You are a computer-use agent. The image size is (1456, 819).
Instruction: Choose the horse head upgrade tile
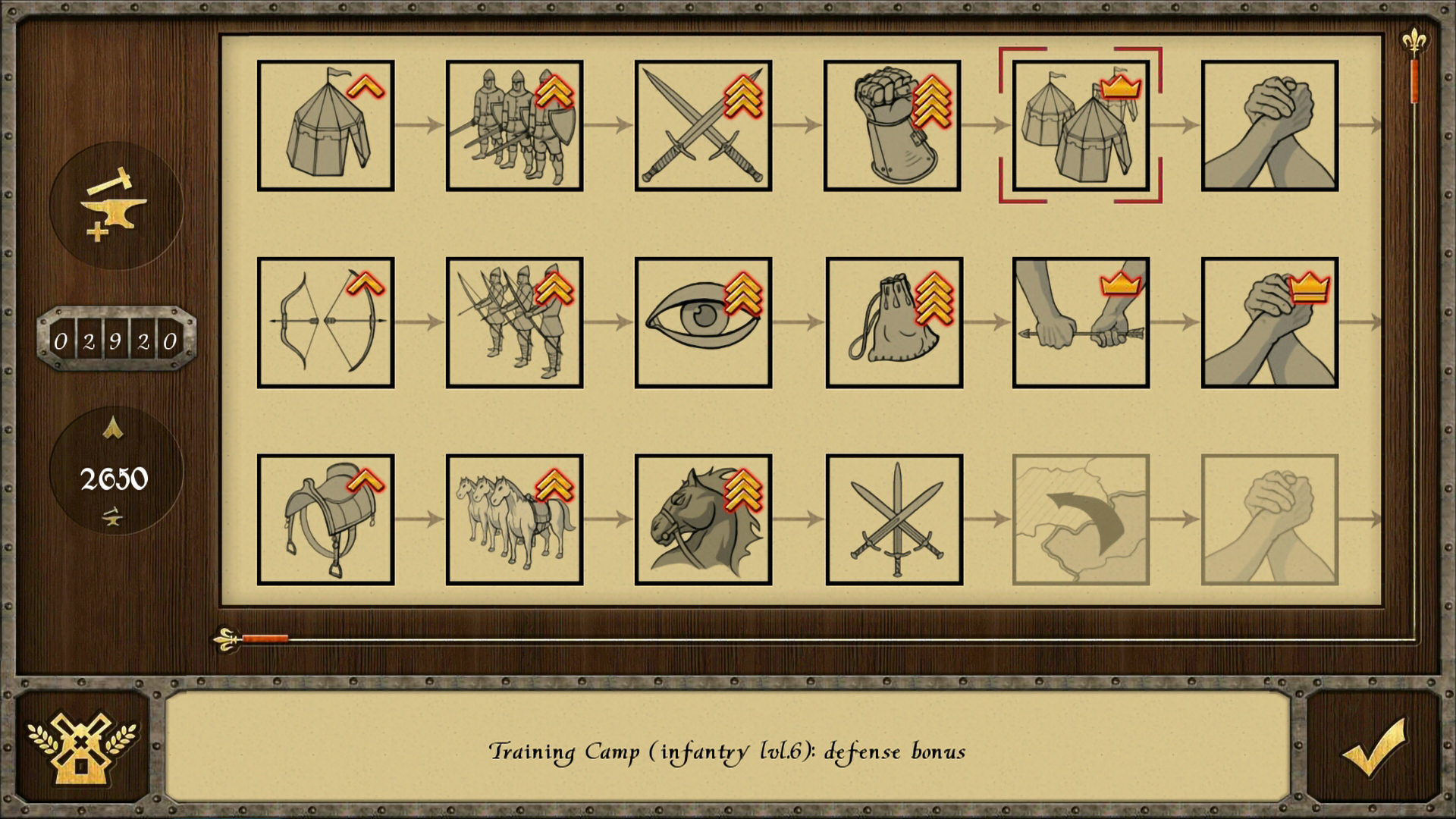pyautogui.click(x=703, y=519)
